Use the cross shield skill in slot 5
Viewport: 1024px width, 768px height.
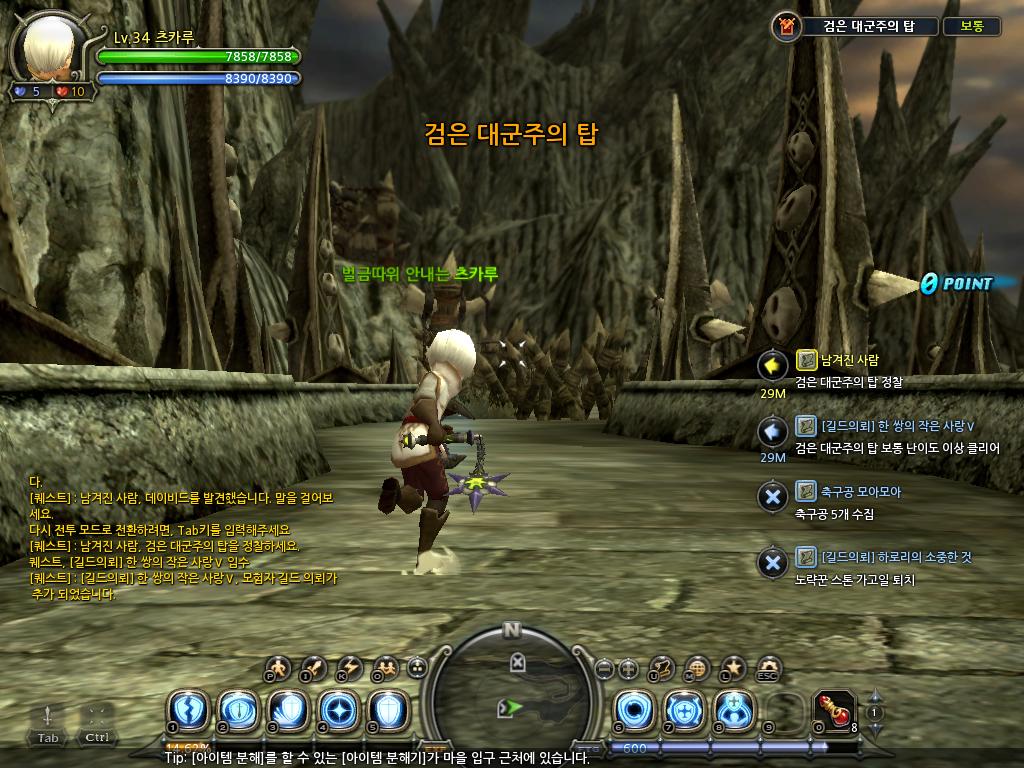pos(387,710)
